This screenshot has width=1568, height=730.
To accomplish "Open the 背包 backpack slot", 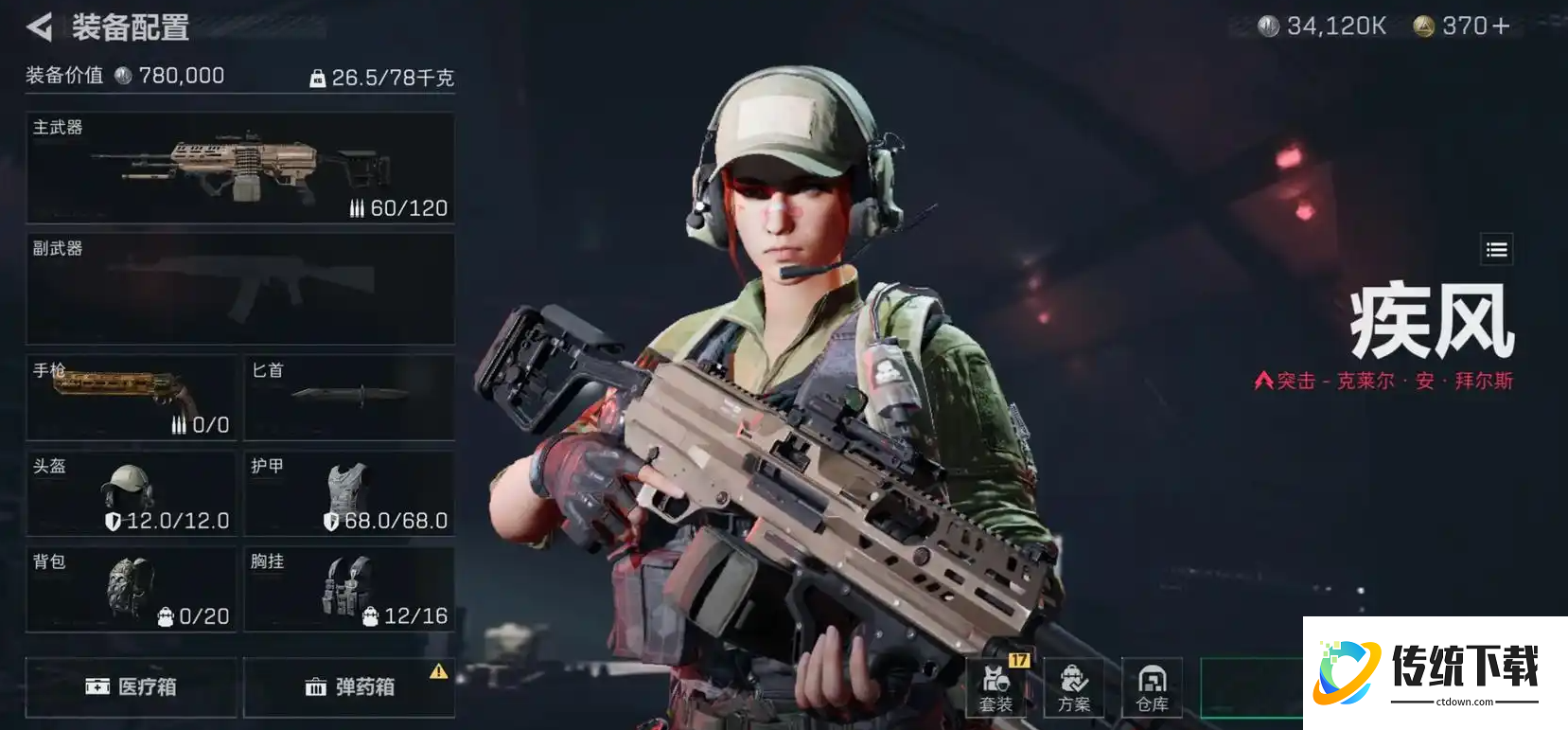I will point(132,589).
